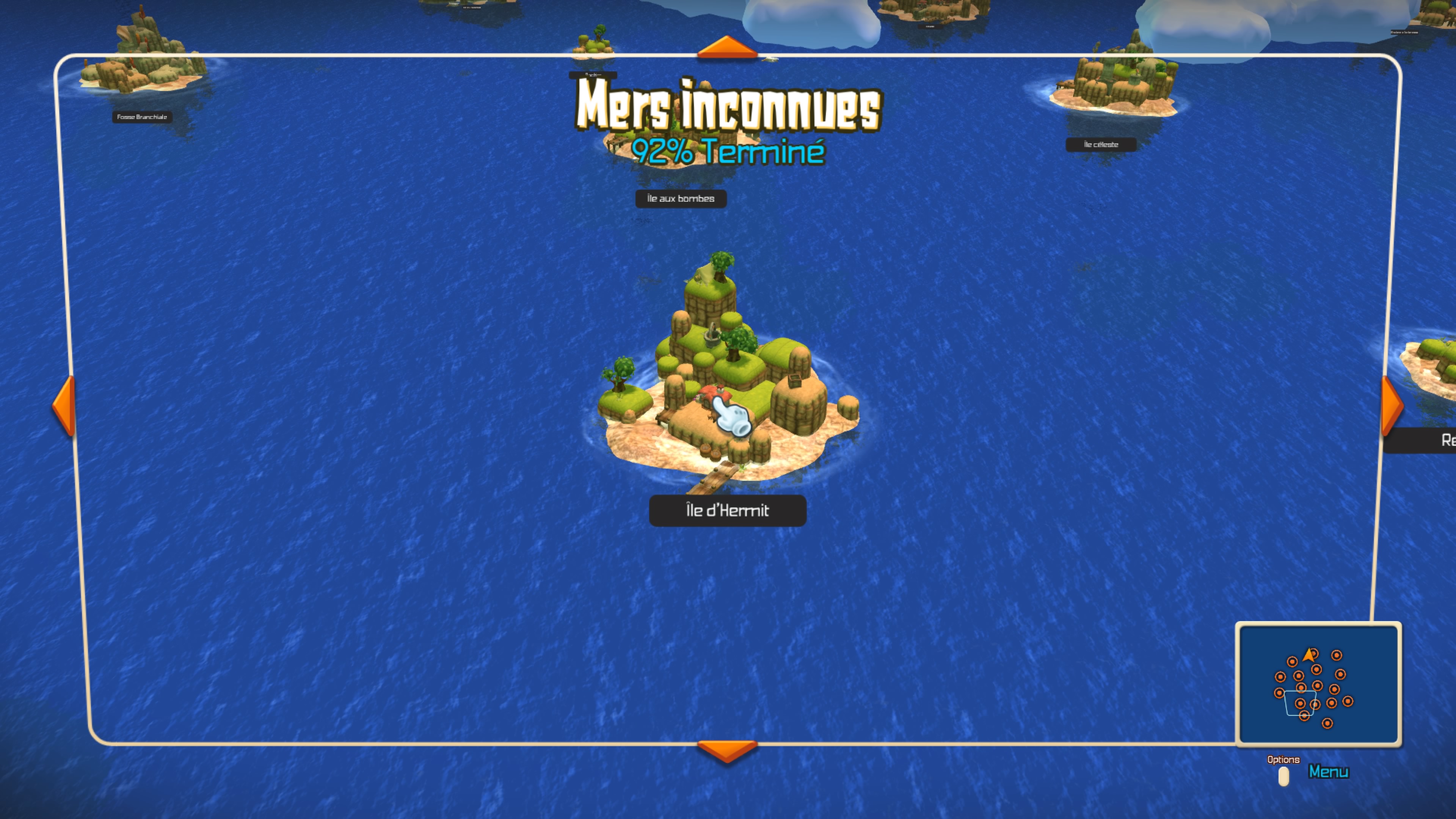
Task: Select the Île céleste island label
Action: pos(1100,145)
